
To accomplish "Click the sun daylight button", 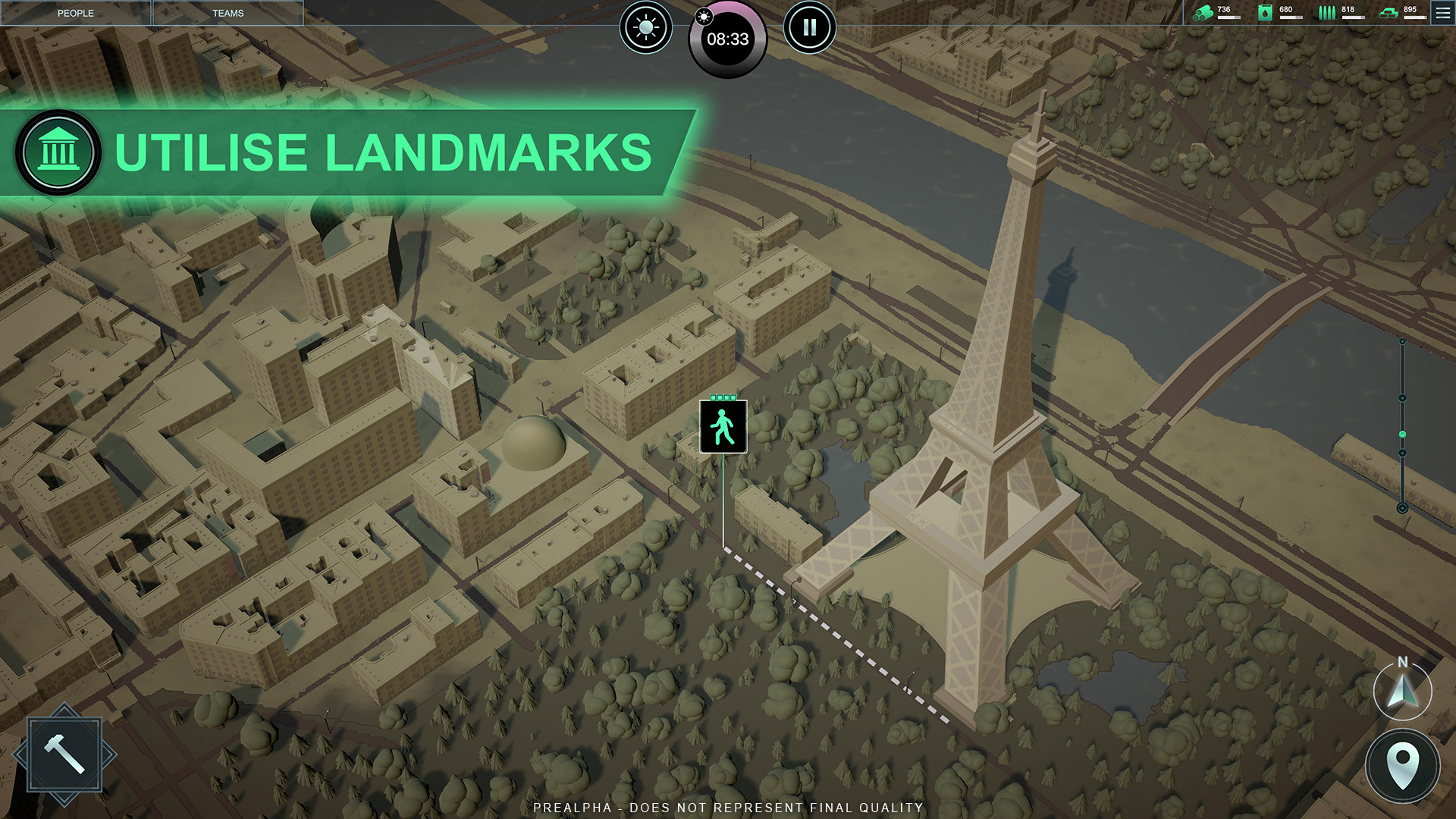I will [646, 28].
